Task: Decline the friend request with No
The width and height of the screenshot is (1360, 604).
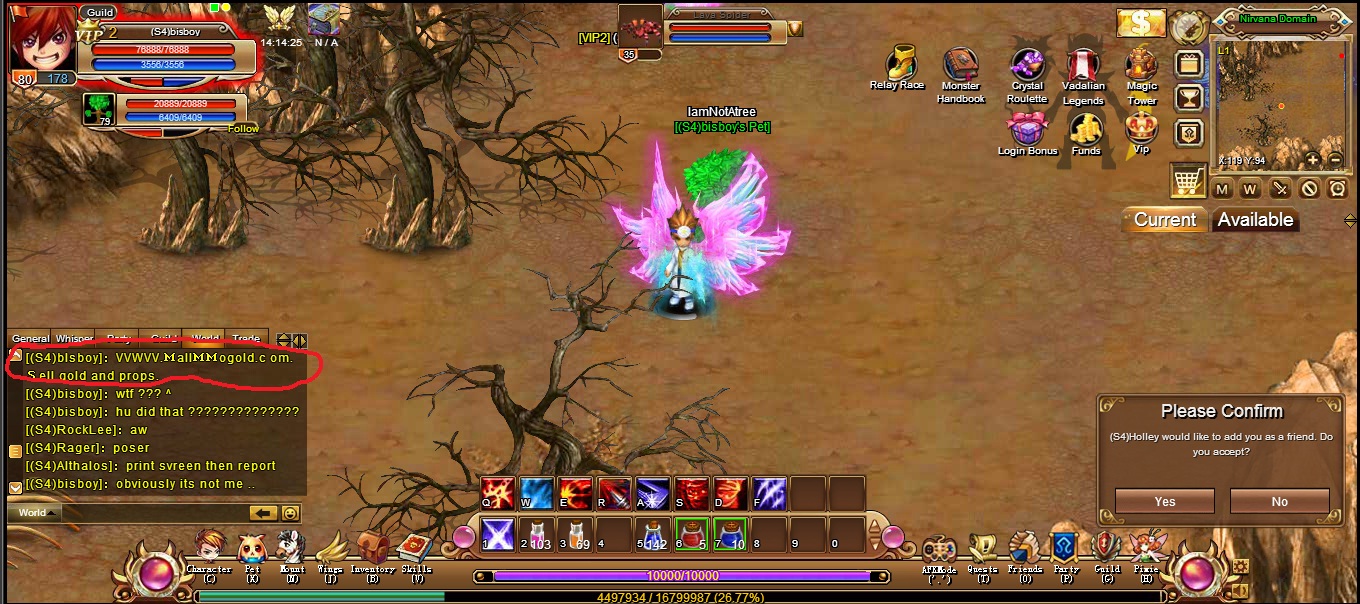Action: pos(1279,501)
